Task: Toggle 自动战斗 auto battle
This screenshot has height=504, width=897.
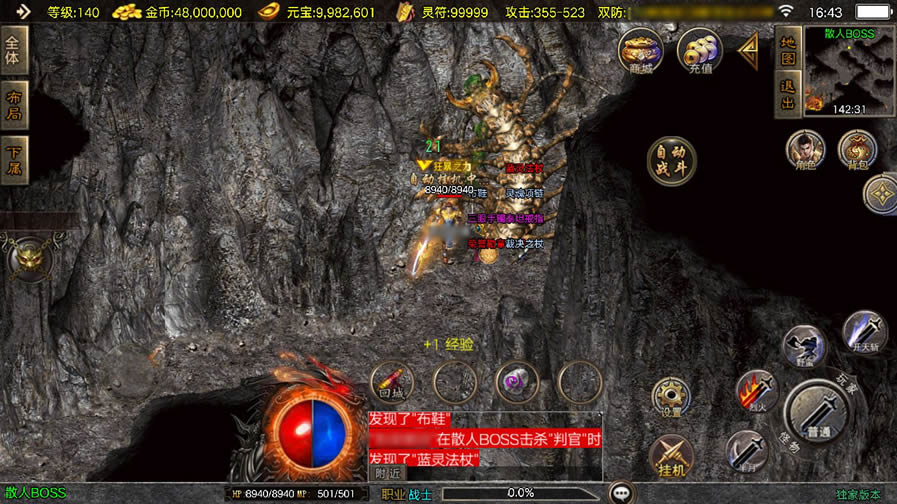Action: pos(671,160)
